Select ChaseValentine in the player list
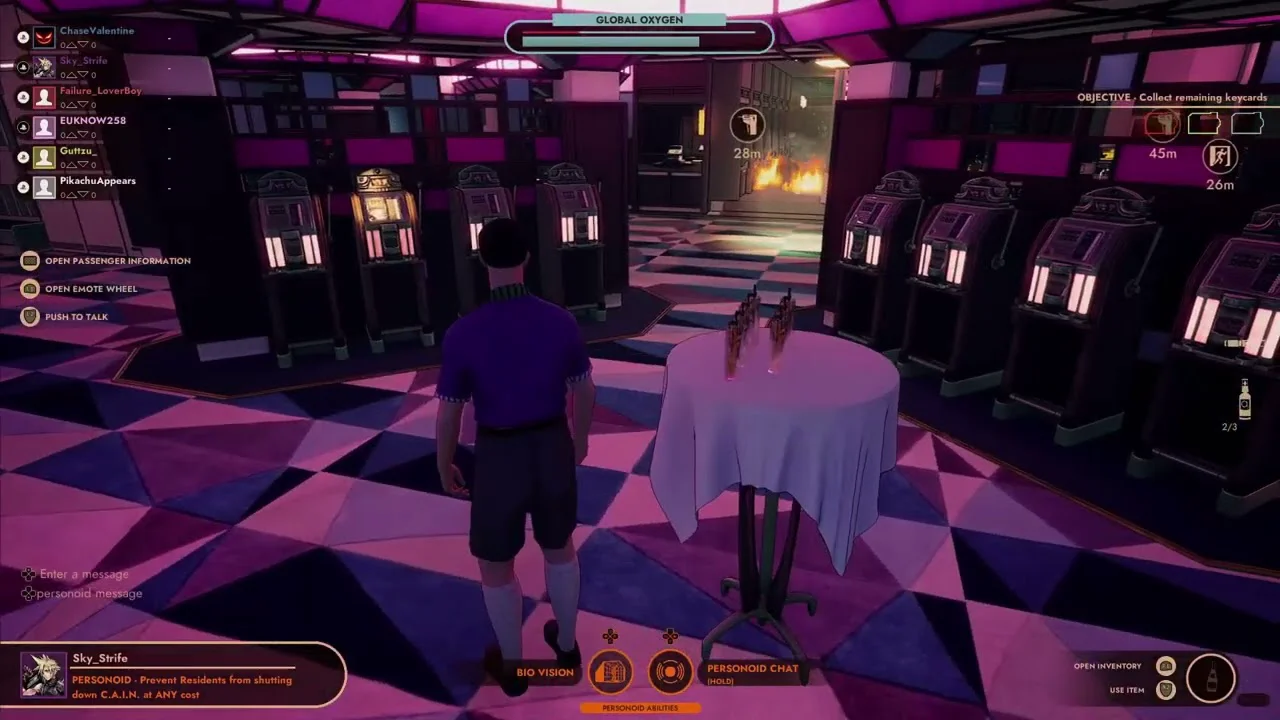The height and width of the screenshot is (720, 1280). point(96,31)
